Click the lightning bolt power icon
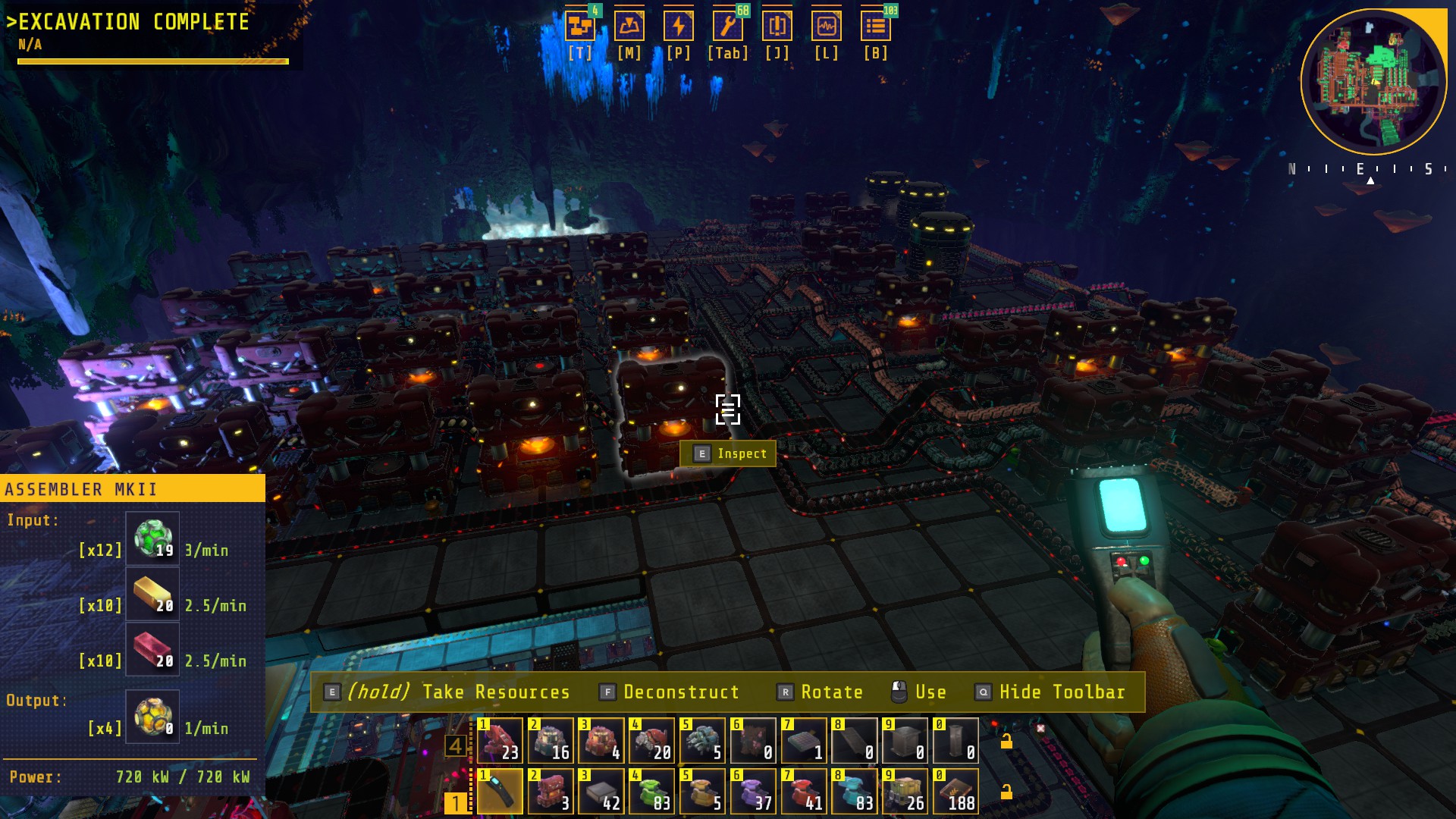The image size is (1456, 819). (x=678, y=27)
